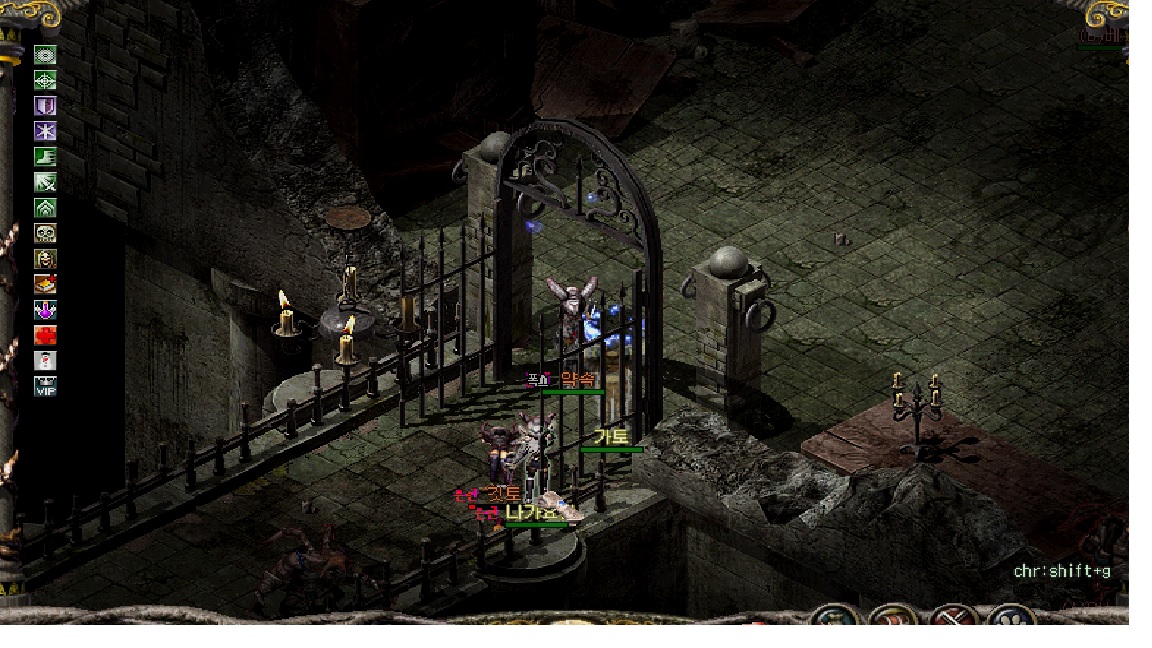
Task: Click the purple shield buff icon
Action: [x=45, y=106]
